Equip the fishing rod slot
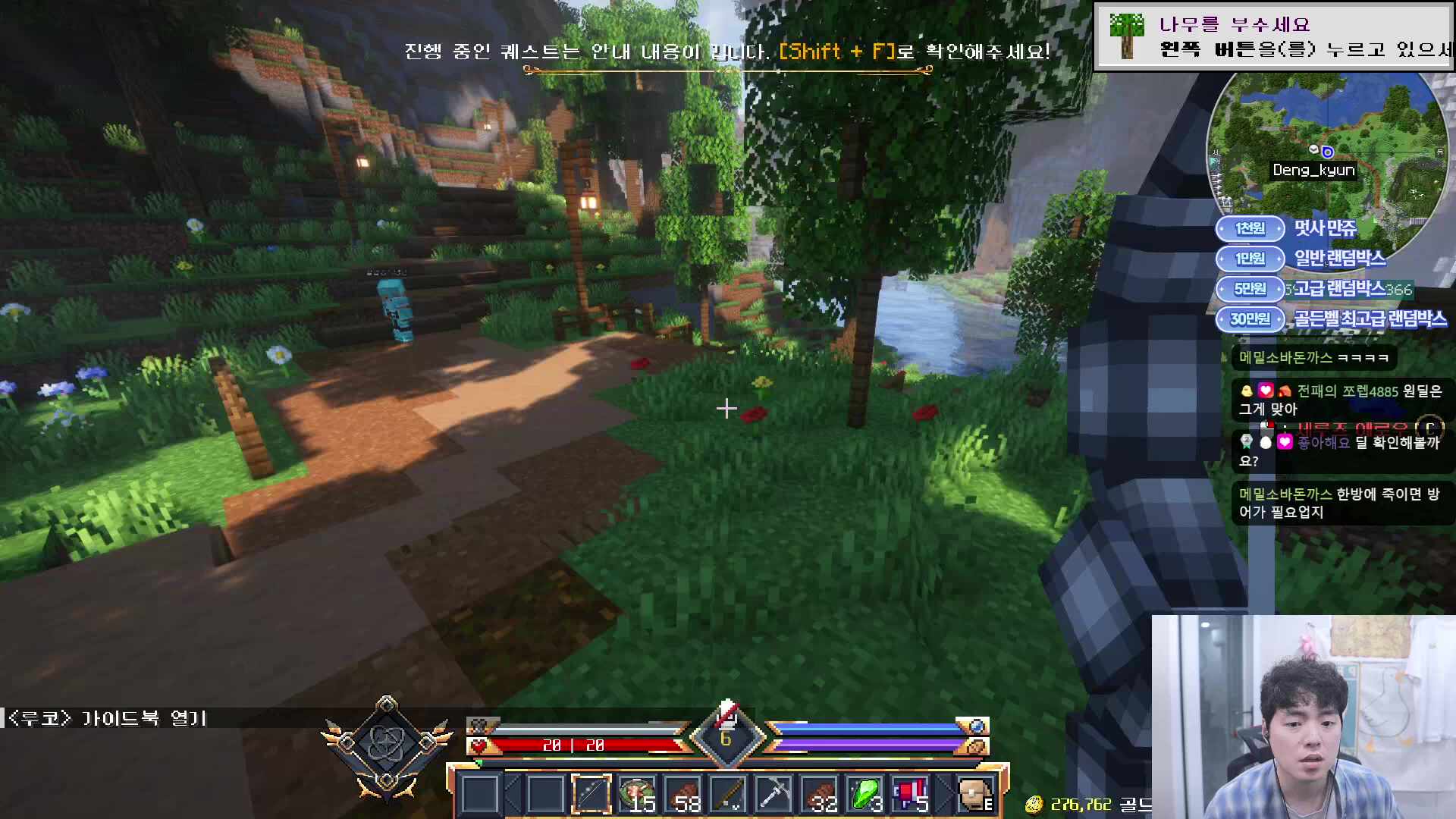Screen dimensions: 1456x819 tap(729, 794)
